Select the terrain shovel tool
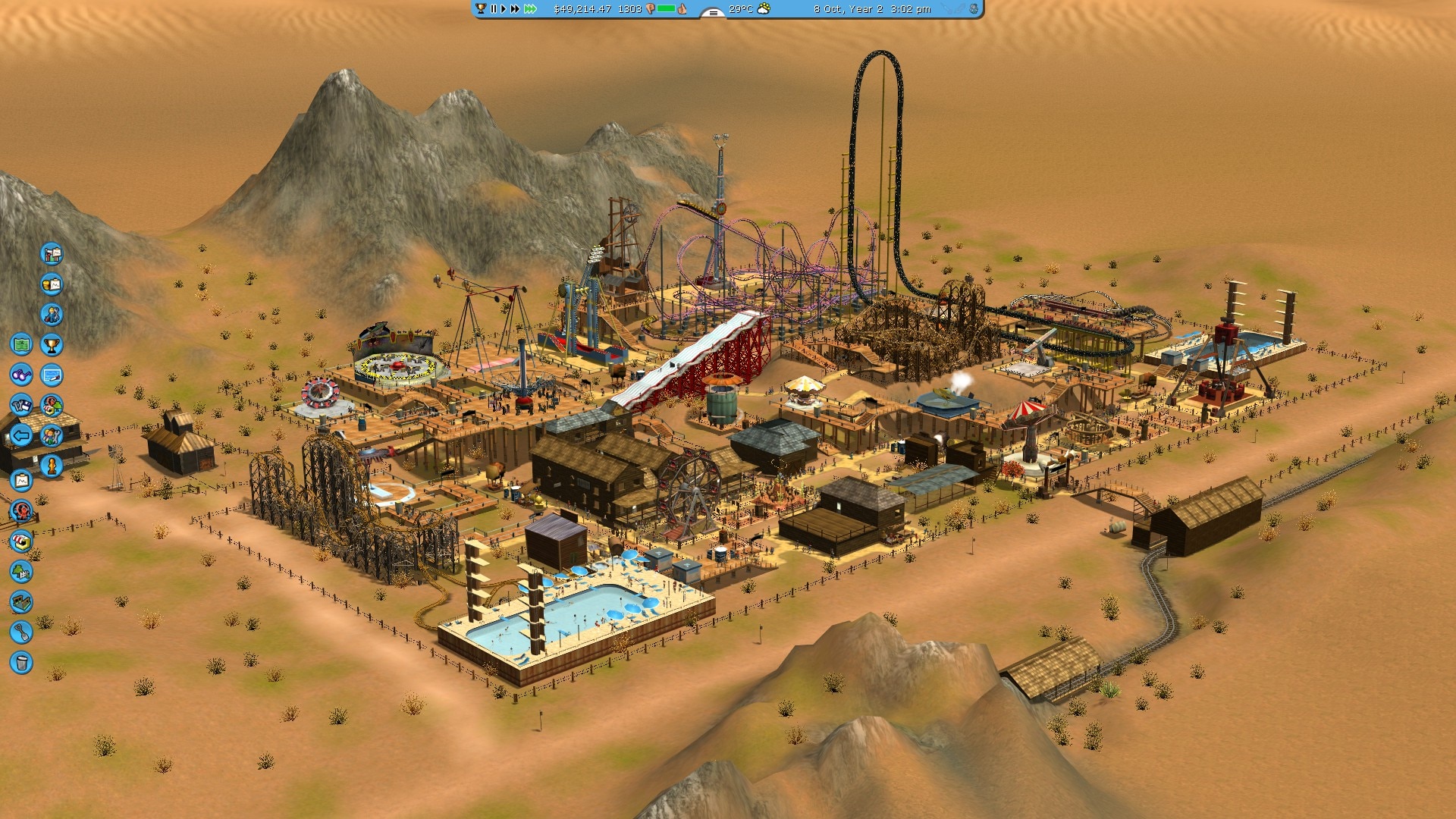 (21, 632)
